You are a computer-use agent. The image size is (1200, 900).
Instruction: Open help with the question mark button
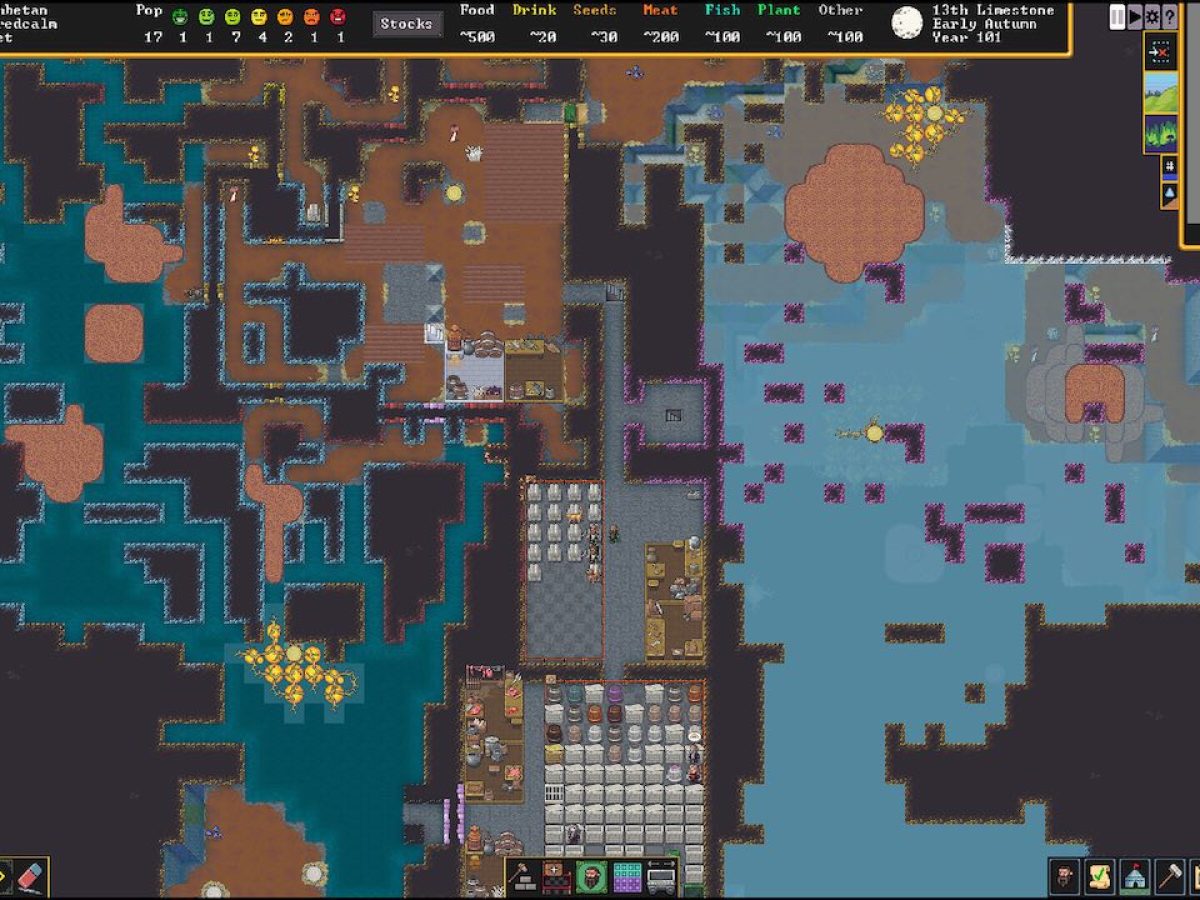[1169, 17]
